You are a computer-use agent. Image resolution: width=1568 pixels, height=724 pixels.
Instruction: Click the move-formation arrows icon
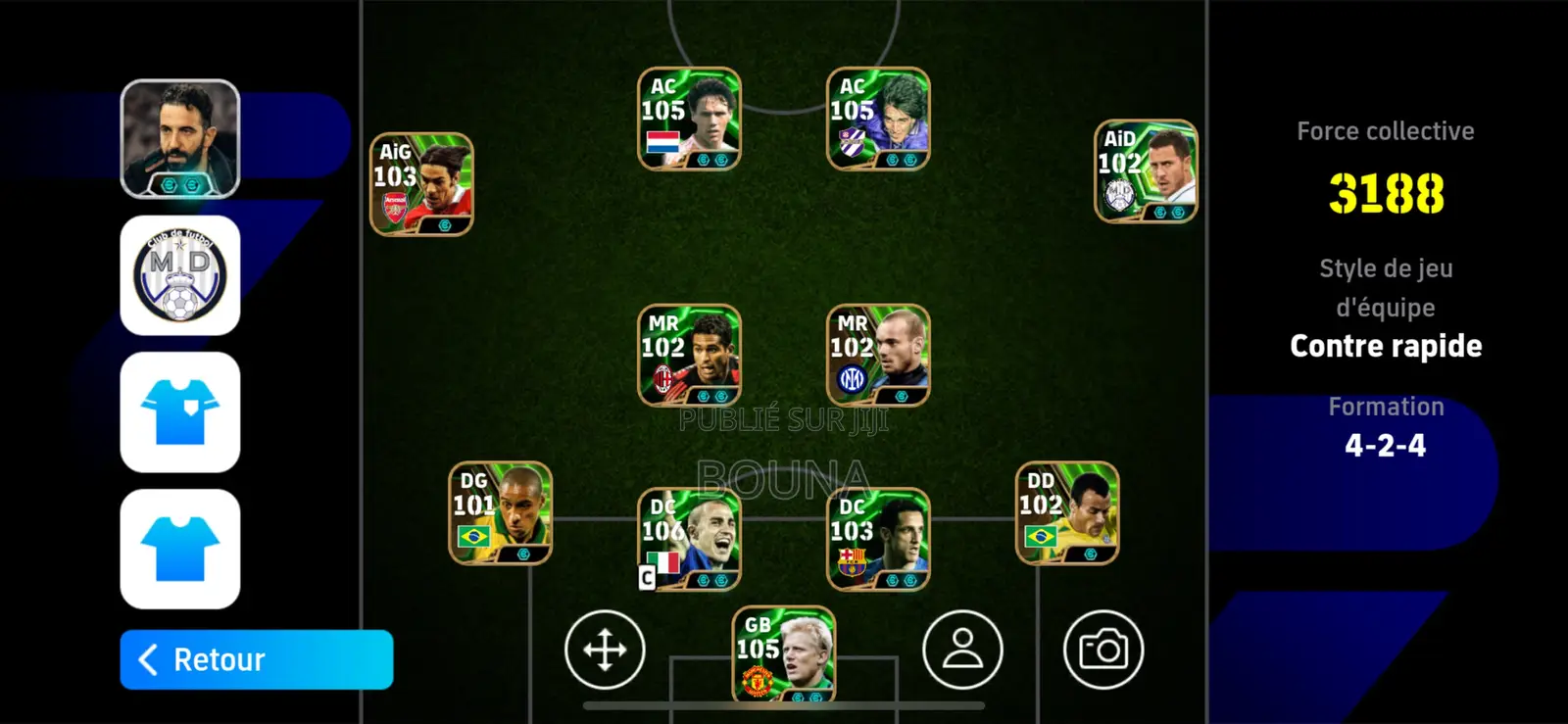(x=606, y=651)
